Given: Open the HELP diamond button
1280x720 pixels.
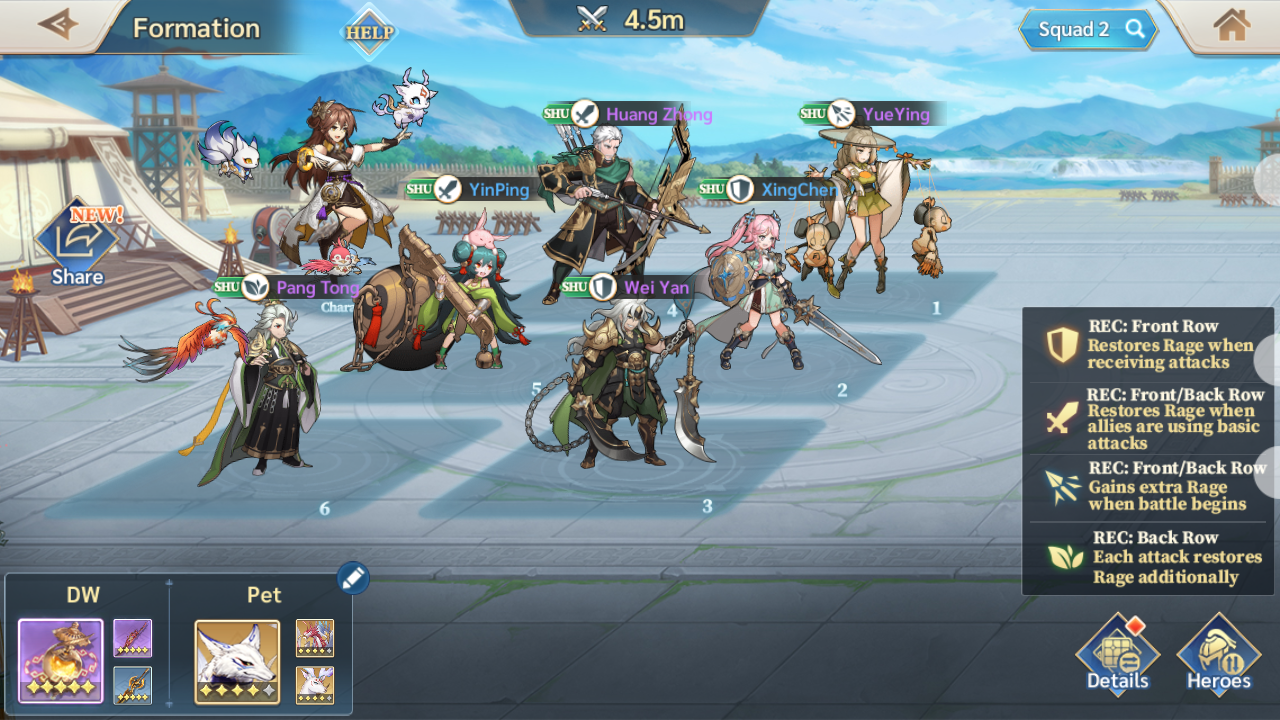Looking at the screenshot, I should 369,32.
